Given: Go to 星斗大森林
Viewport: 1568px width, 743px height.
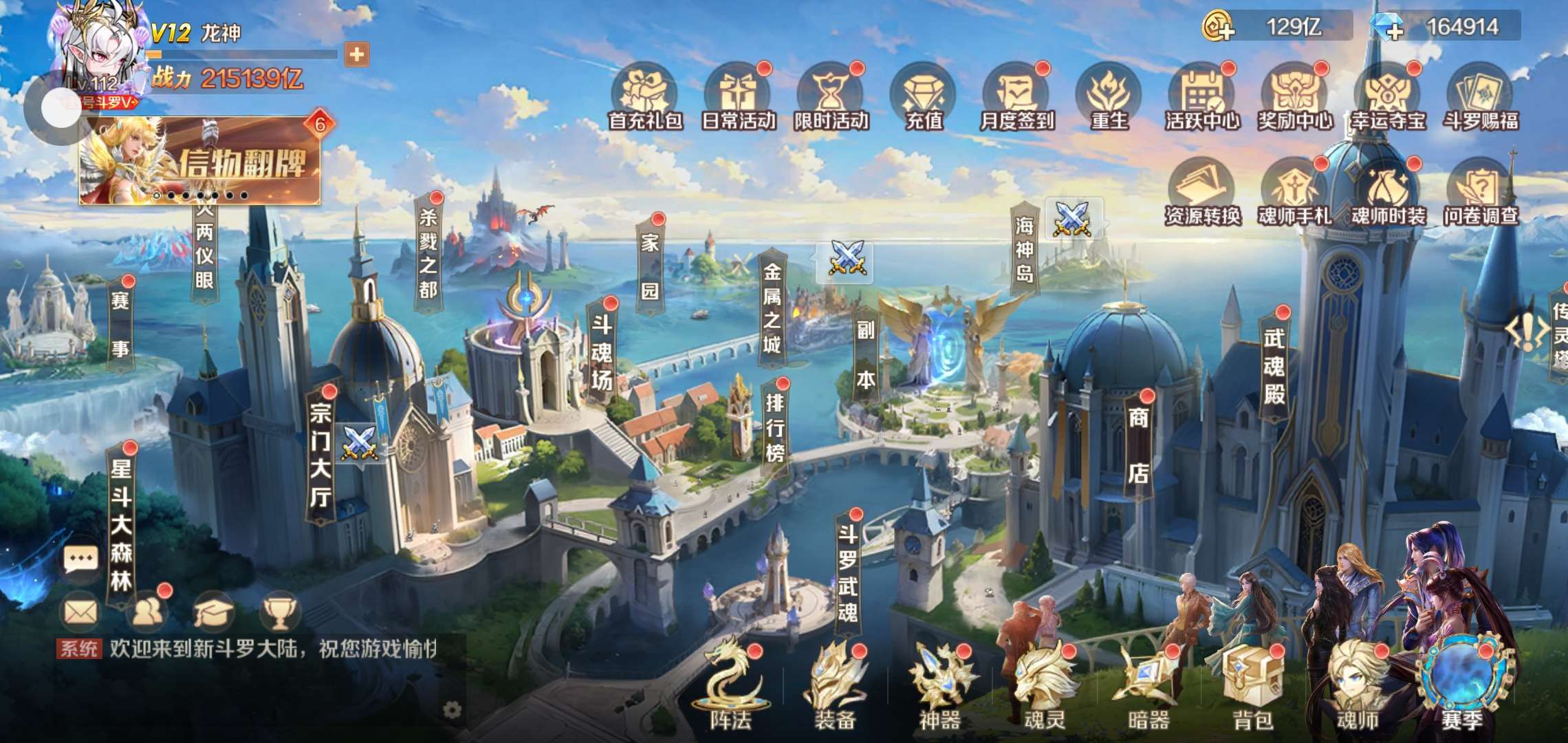Looking at the screenshot, I should (121, 523).
